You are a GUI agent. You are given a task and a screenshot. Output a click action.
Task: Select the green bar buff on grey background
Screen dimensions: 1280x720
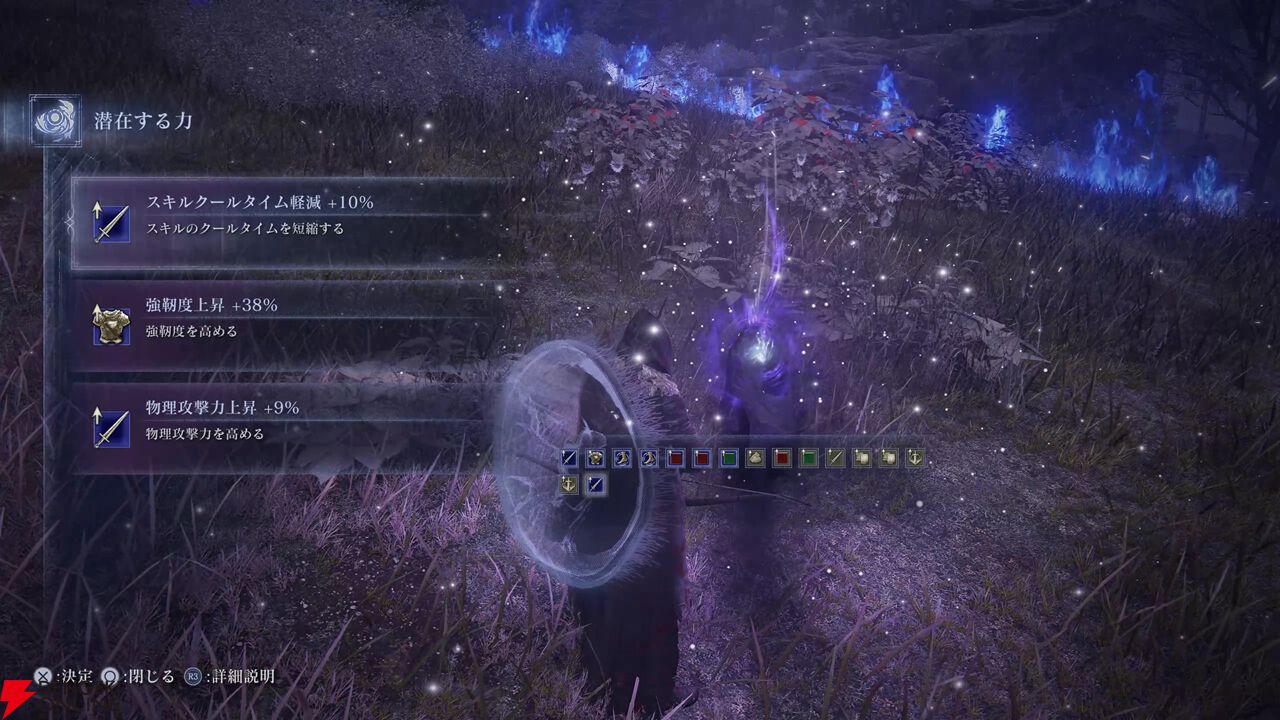click(x=809, y=458)
